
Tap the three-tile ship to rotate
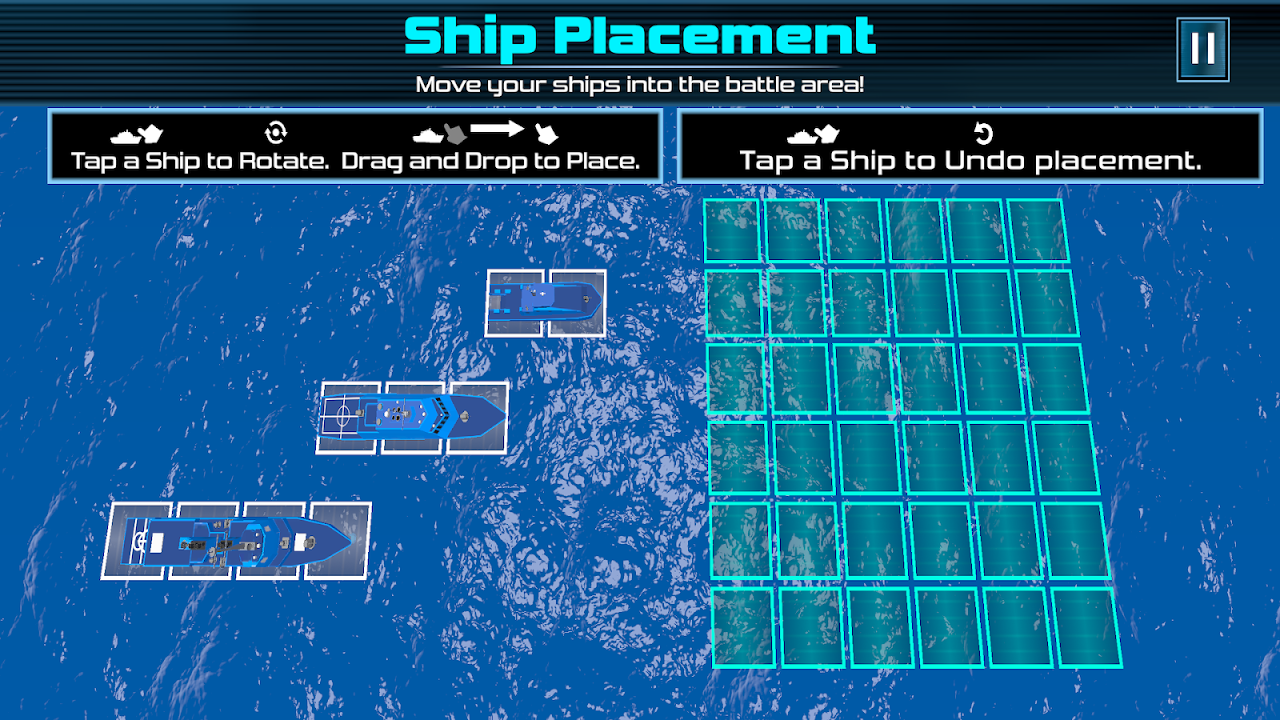[x=412, y=416]
